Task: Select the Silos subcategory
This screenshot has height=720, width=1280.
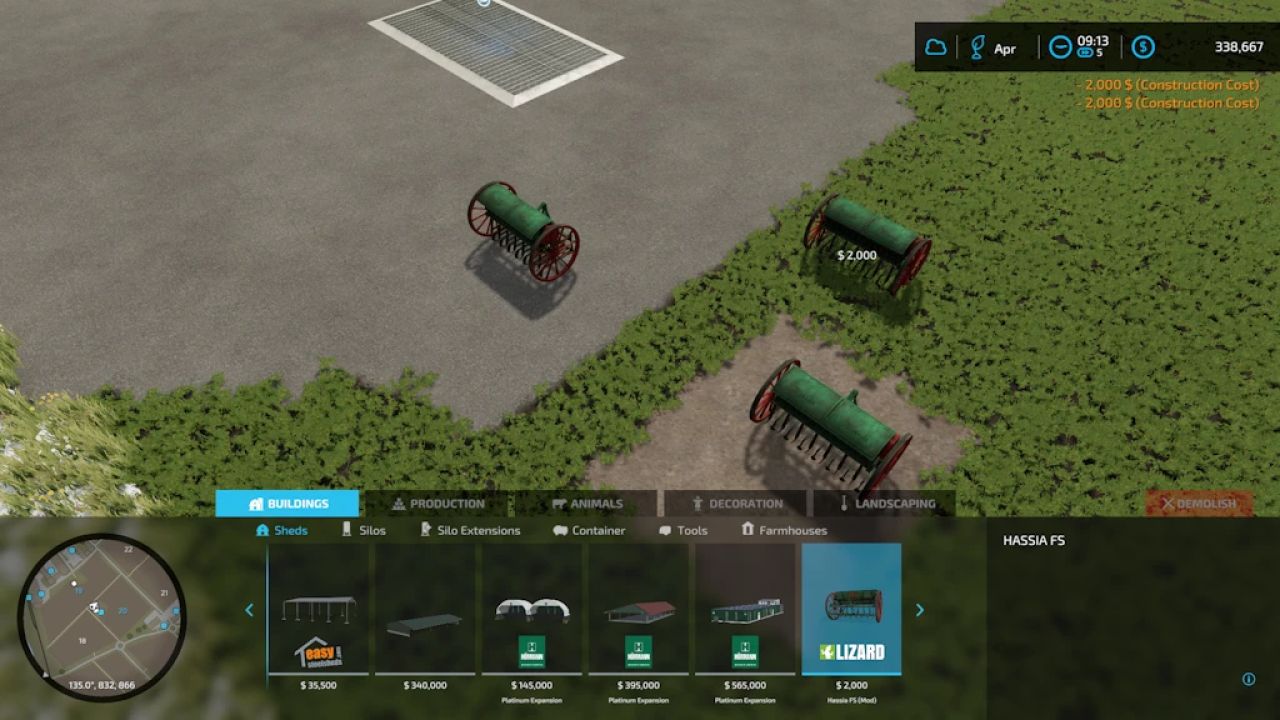Action: 363,530
